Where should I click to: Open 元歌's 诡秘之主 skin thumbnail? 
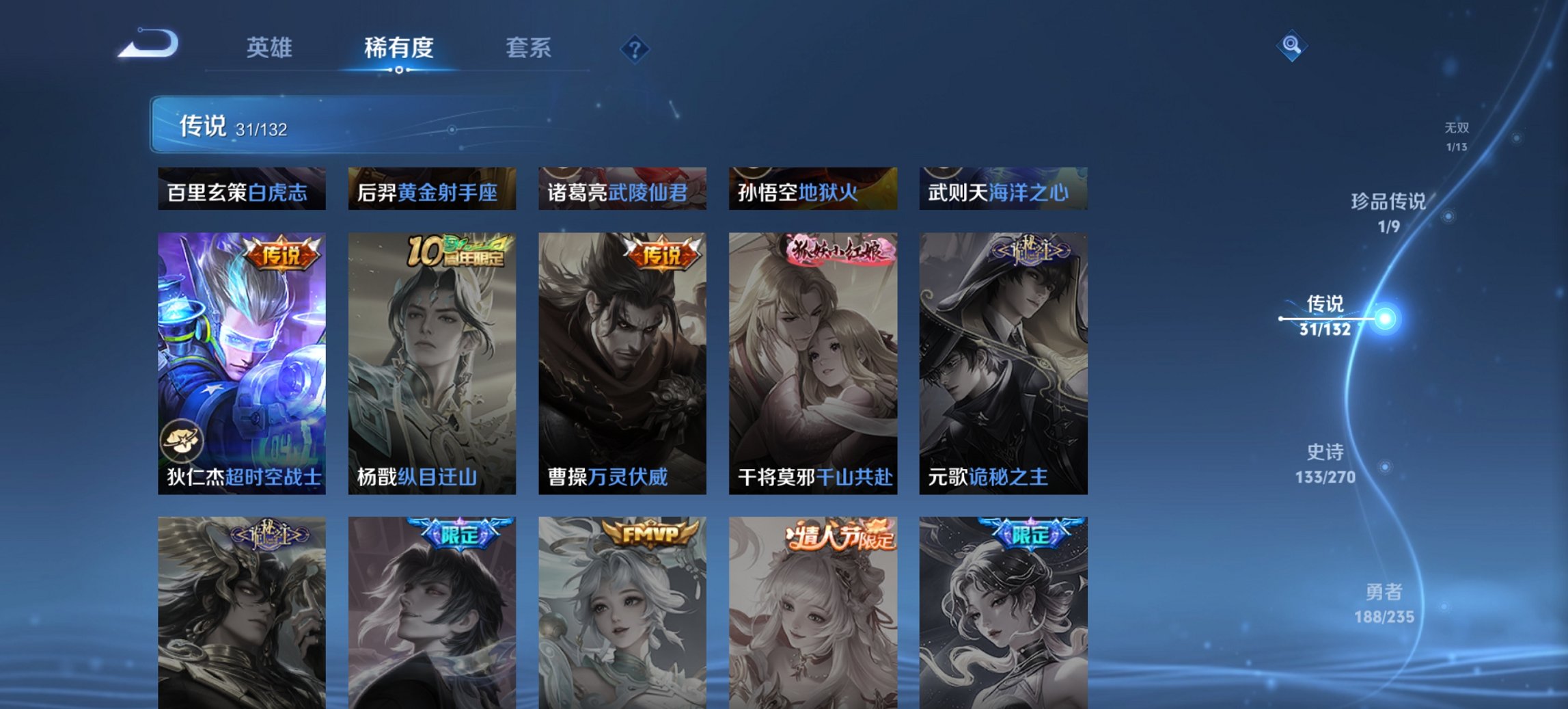1004,362
